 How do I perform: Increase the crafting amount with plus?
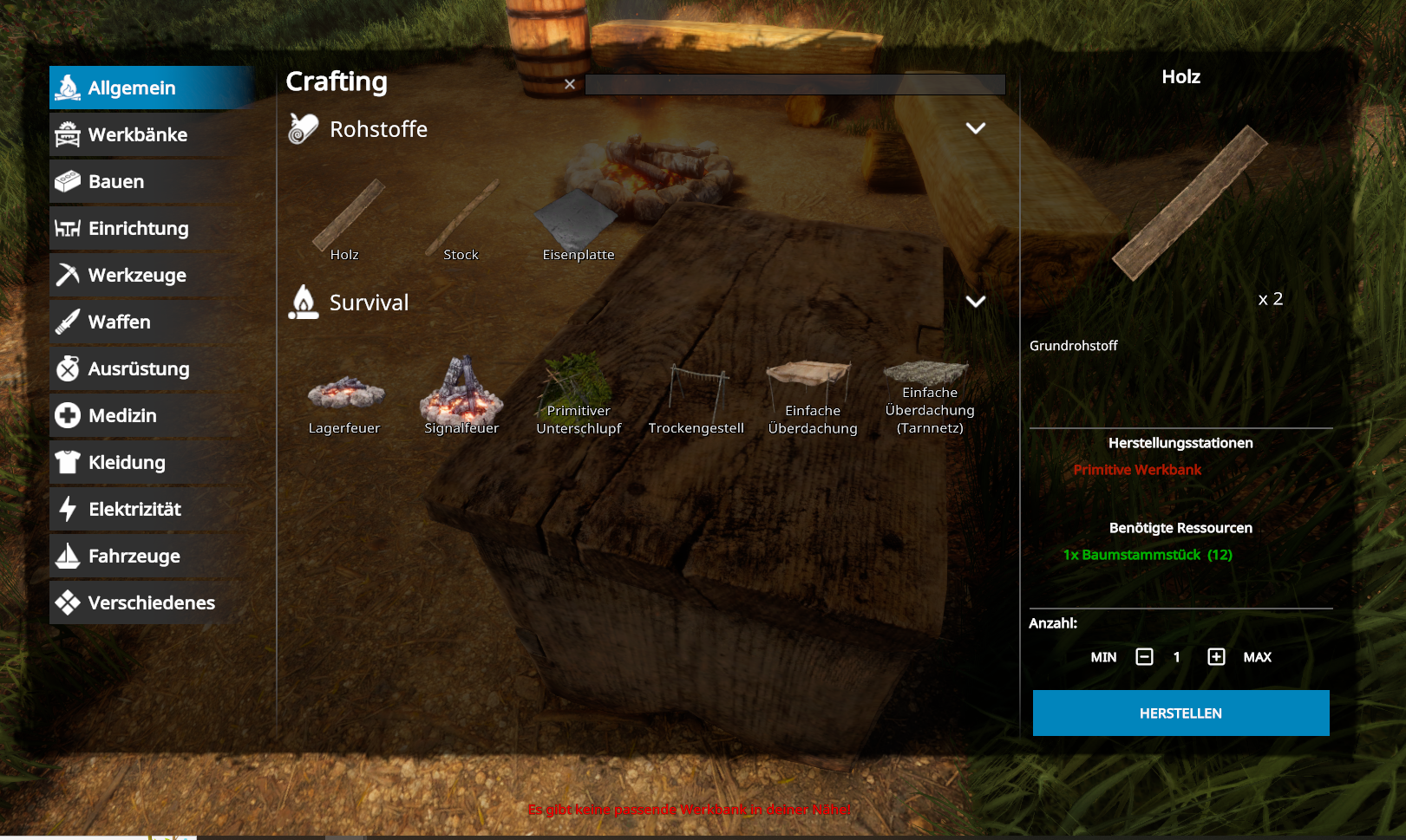point(1216,657)
